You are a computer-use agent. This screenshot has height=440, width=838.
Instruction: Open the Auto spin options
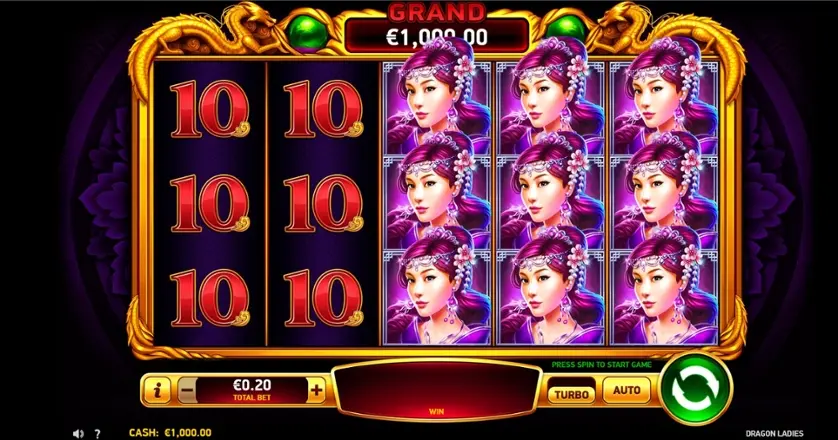point(626,391)
